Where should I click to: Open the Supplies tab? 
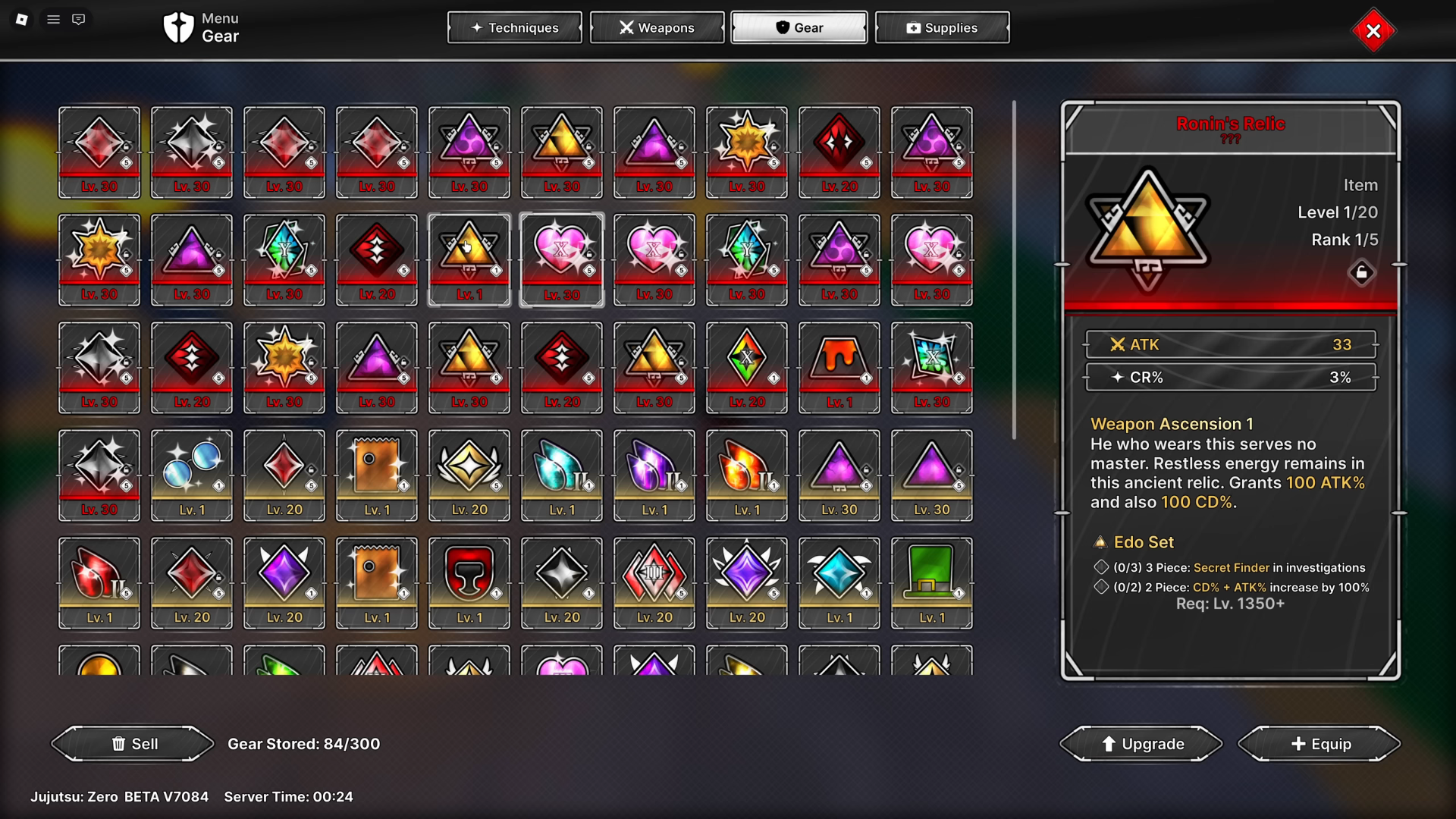pos(942,27)
